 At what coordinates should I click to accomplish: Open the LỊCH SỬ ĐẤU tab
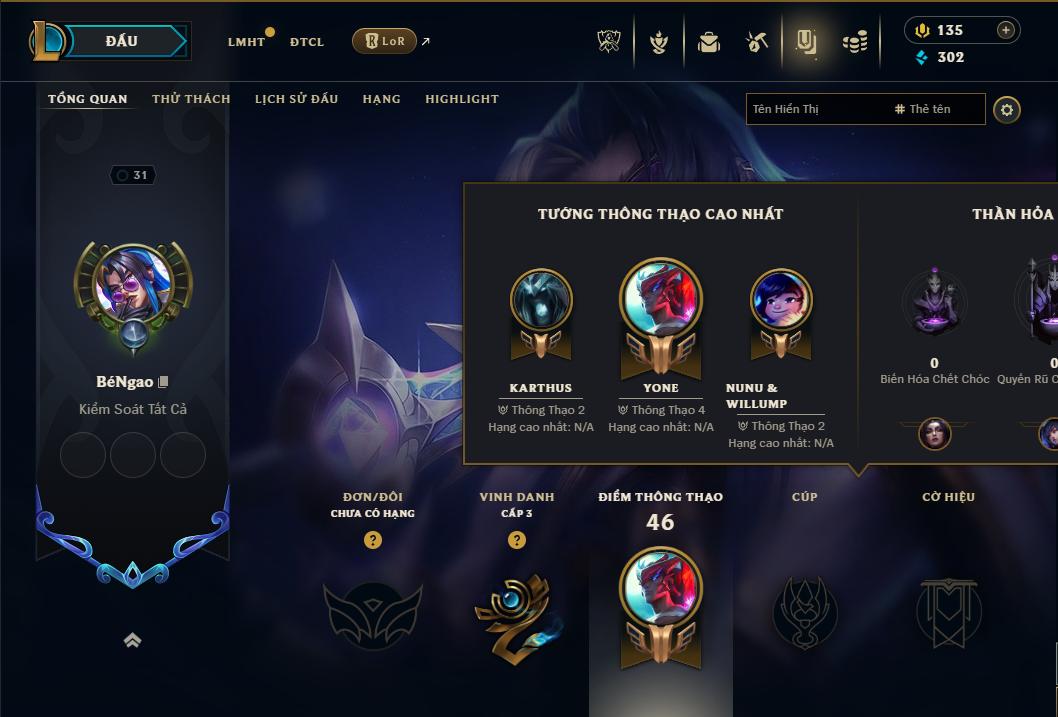pos(296,99)
